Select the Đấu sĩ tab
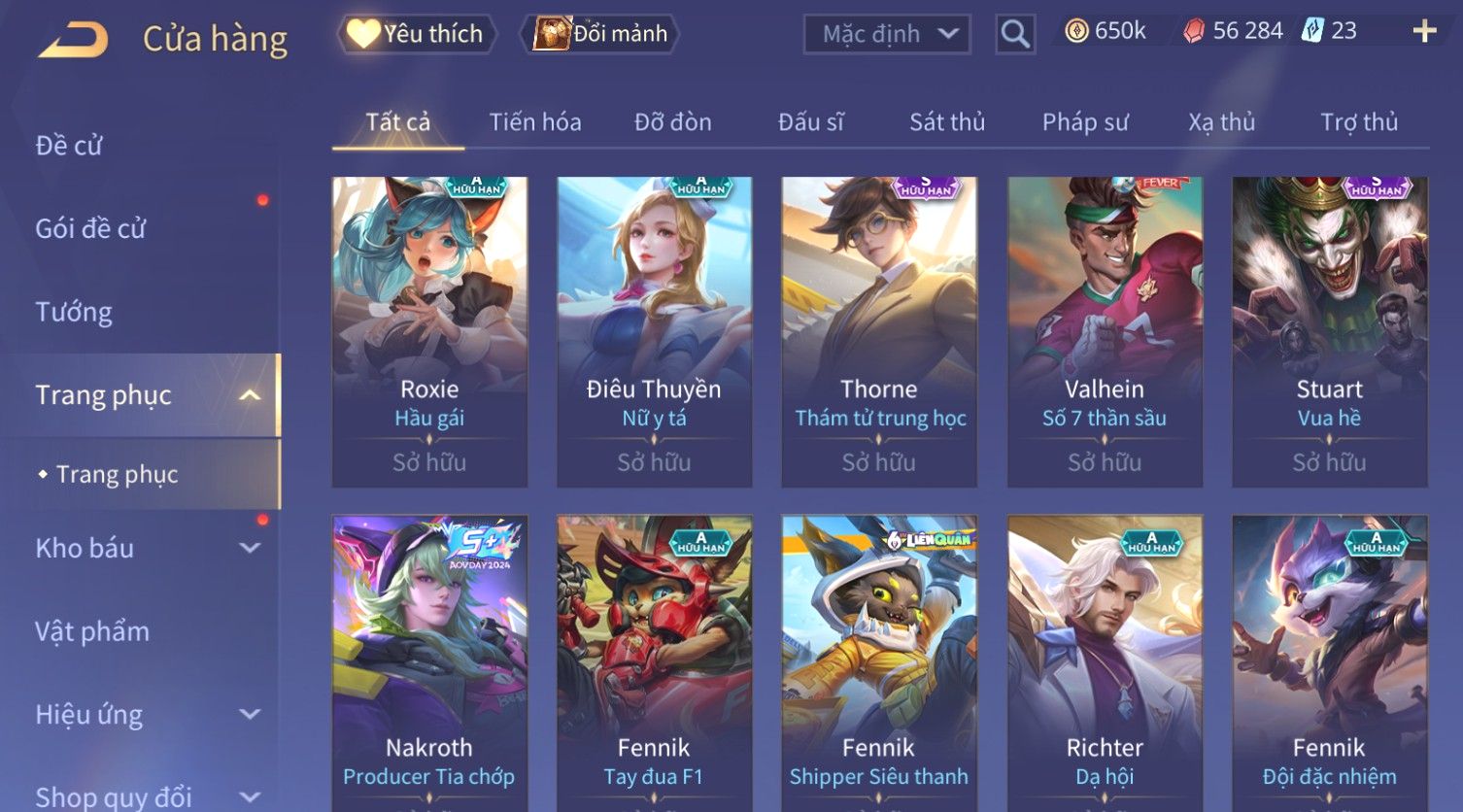The height and width of the screenshot is (812, 1463). 810,122
